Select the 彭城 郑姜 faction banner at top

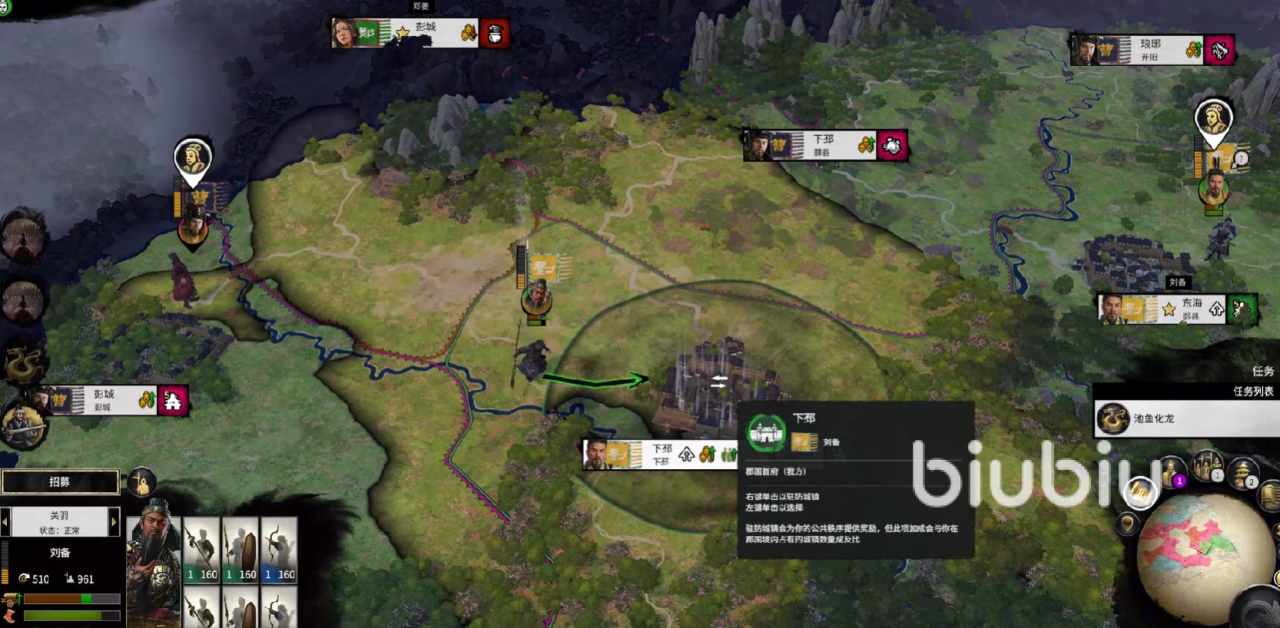[420, 33]
